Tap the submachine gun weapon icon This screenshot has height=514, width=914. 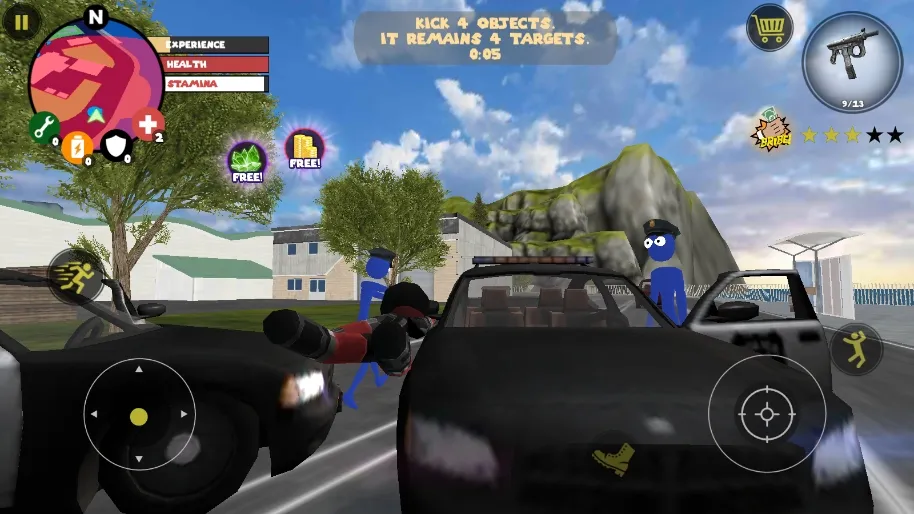pyautogui.click(x=853, y=61)
